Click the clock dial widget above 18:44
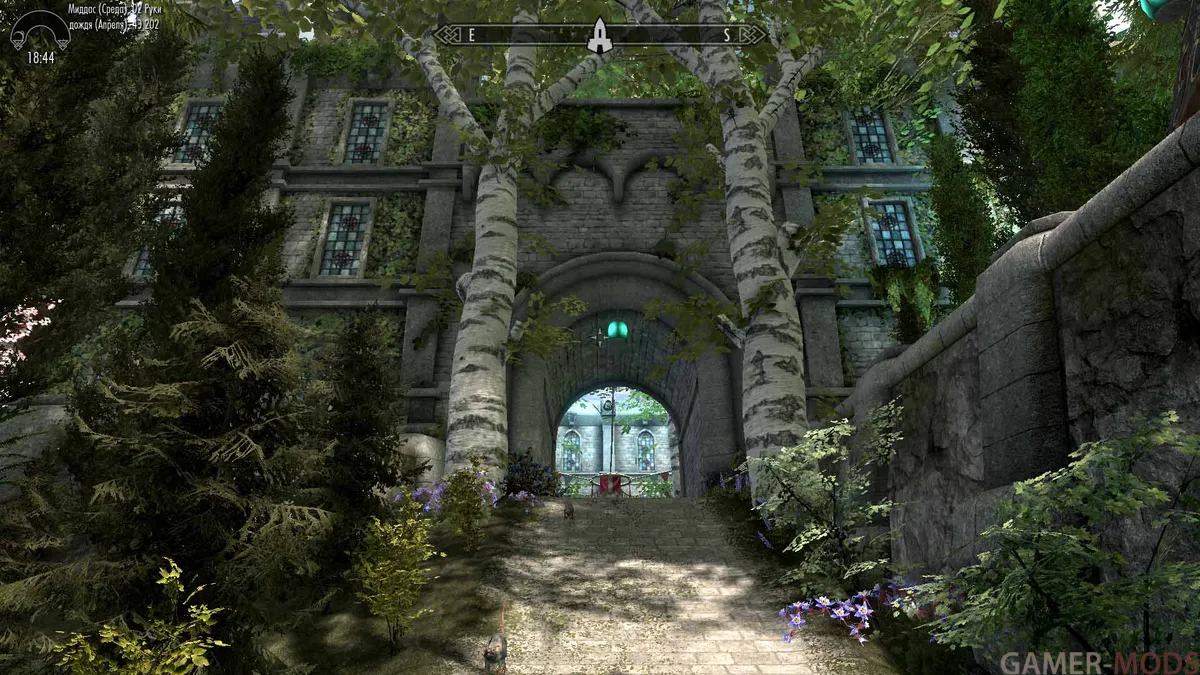The width and height of the screenshot is (1200, 675). [40, 30]
